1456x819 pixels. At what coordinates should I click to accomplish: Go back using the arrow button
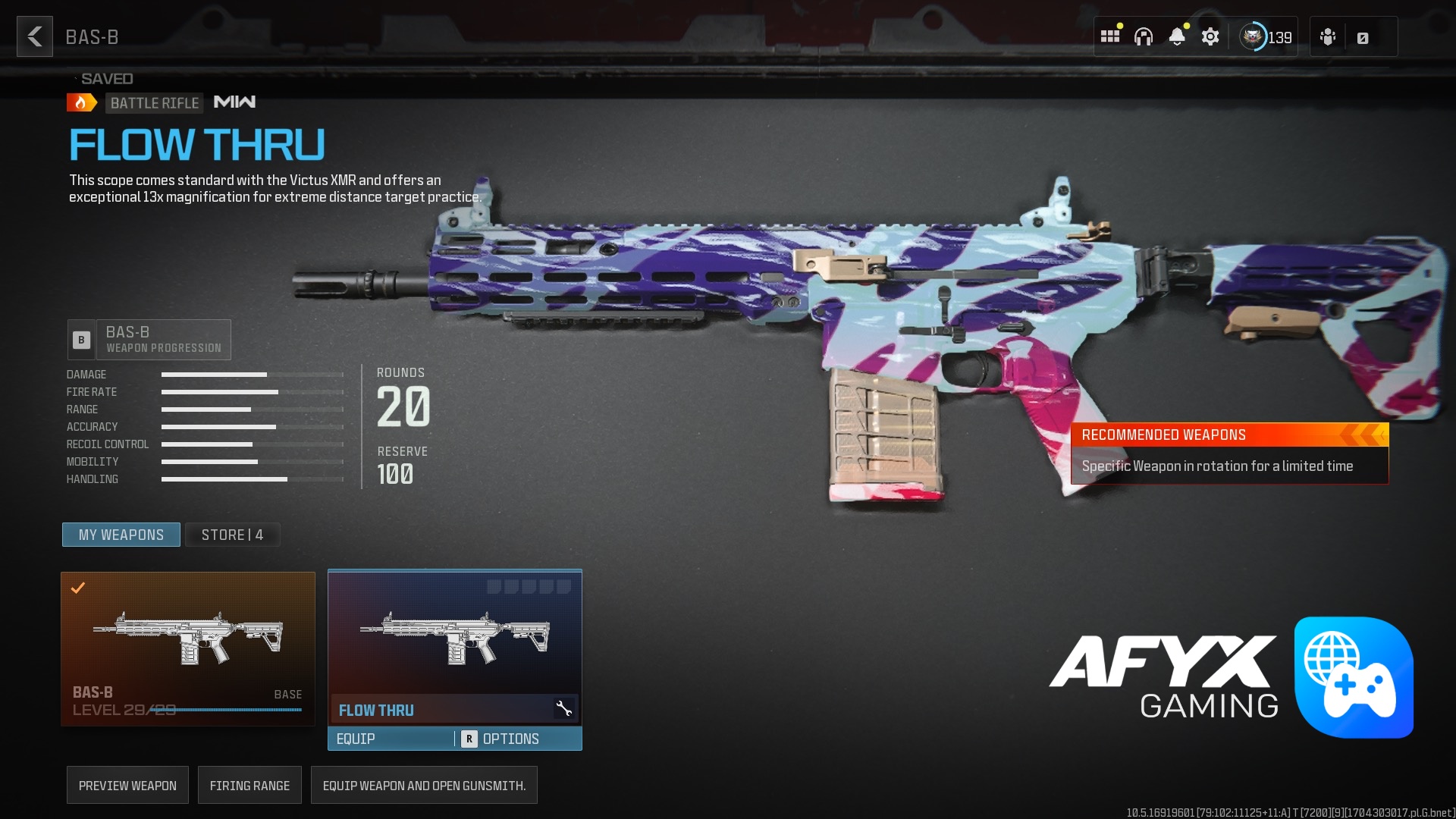tap(35, 36)
